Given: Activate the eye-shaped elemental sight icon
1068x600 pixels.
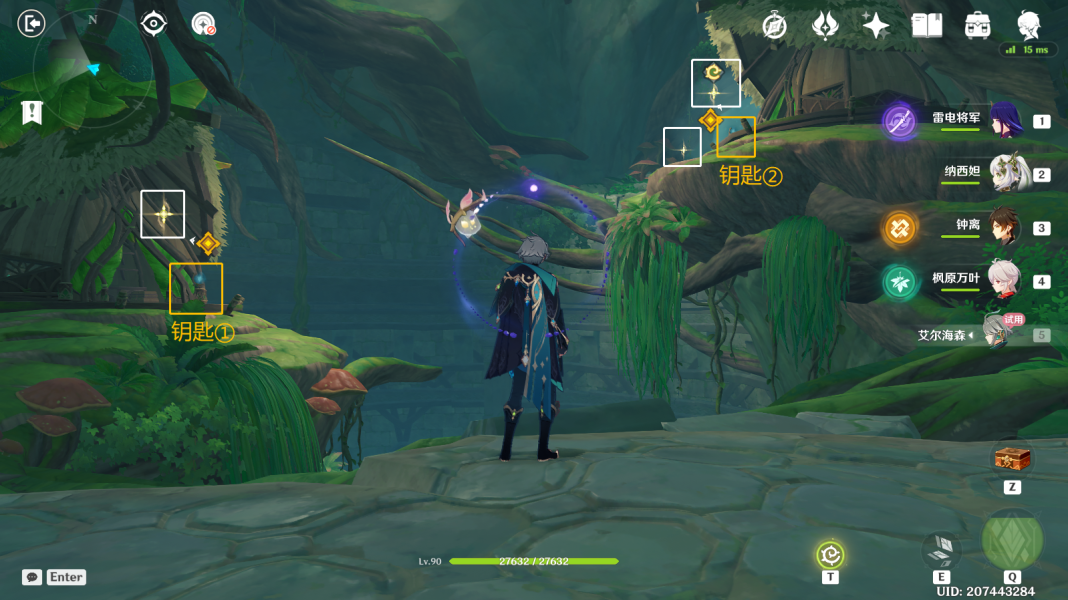Looking at the screenshot, I should 153,23.
